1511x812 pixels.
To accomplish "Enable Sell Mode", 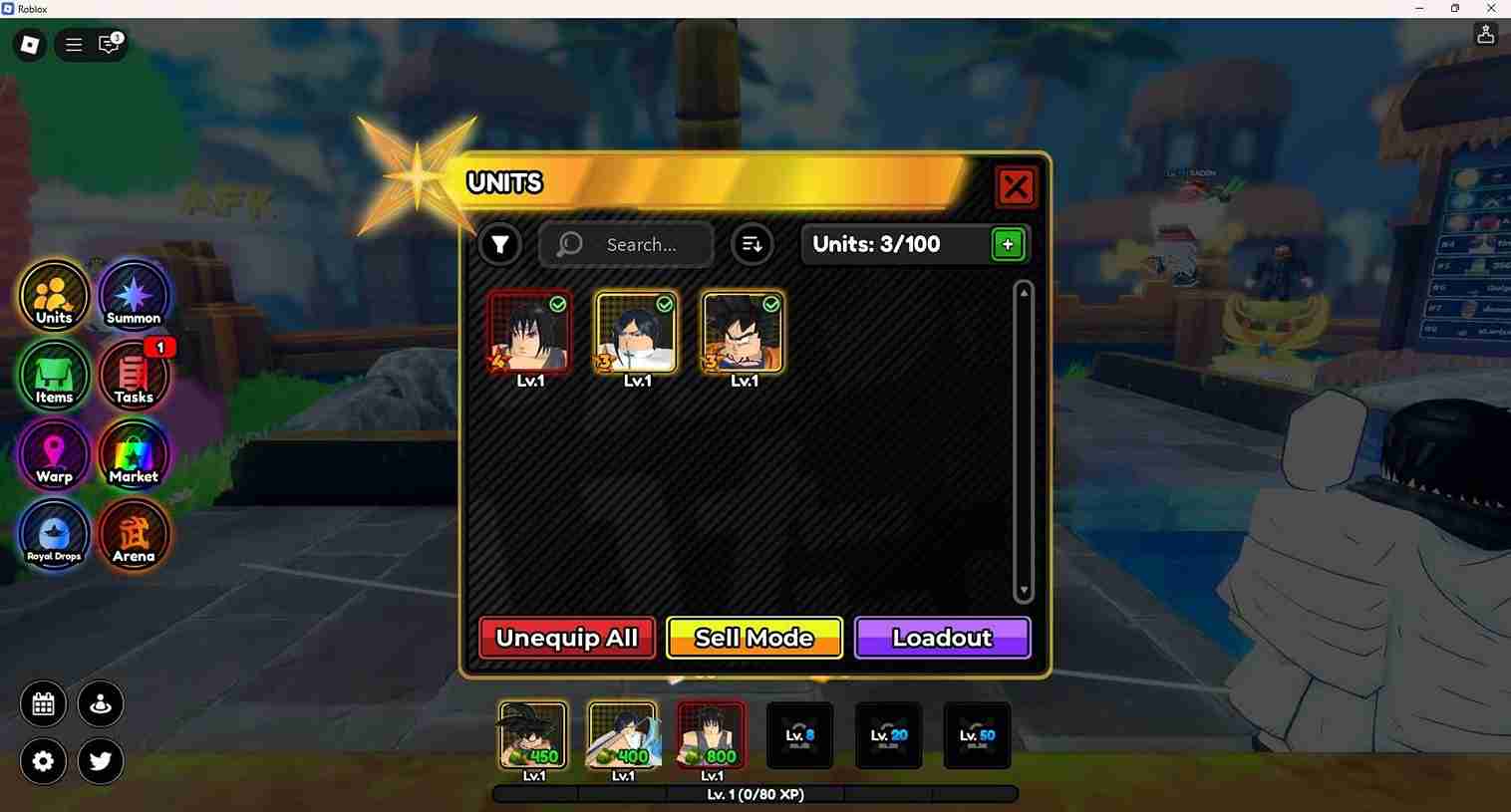I will (754, 638).
